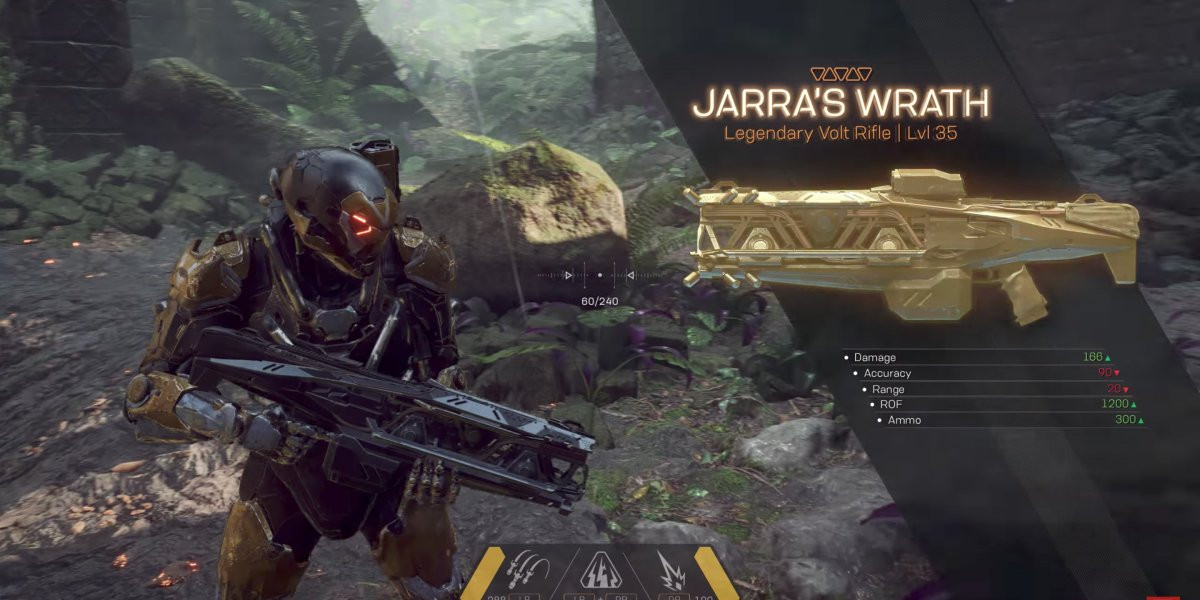Viewport: 1200px width, 600px height.
Task: Trigger the spark explosion ability icon
Action: [x=670, y=573]
